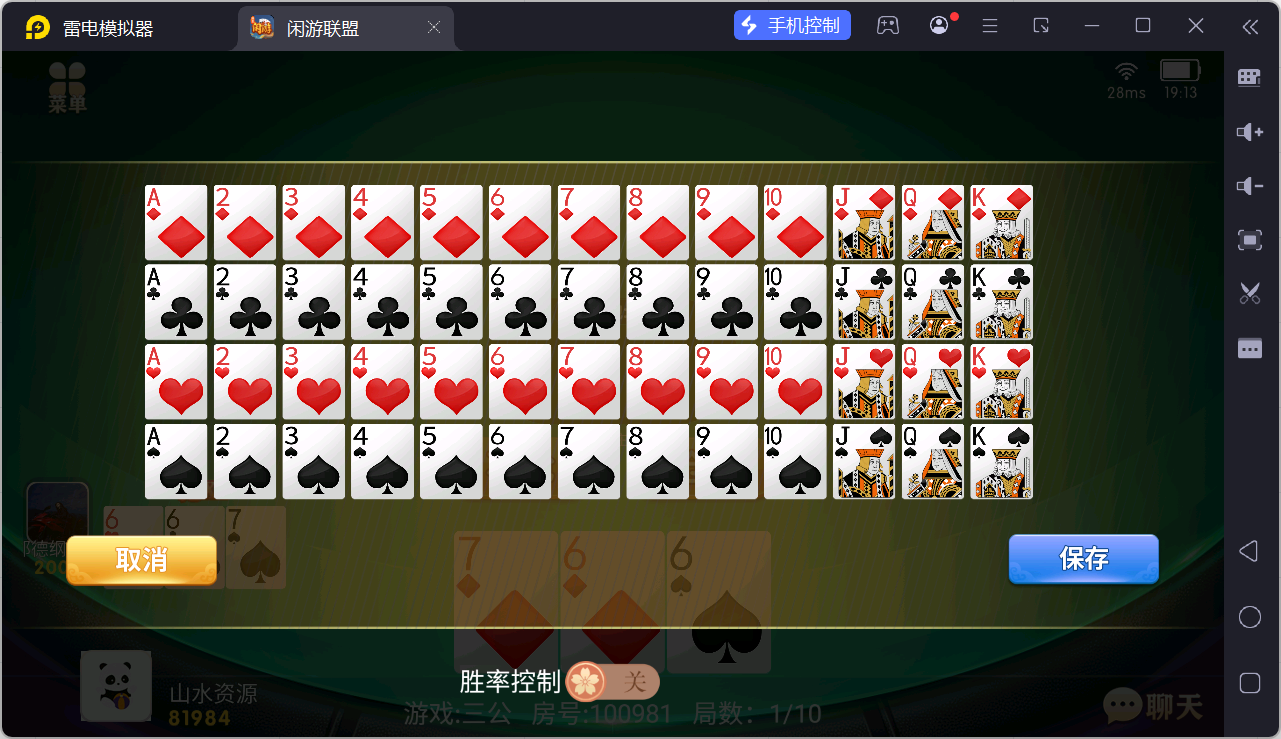Viewport: 1281px width, 739px height.
Task: Open the profile icon with red notification dot
Action: coord(938,24)
